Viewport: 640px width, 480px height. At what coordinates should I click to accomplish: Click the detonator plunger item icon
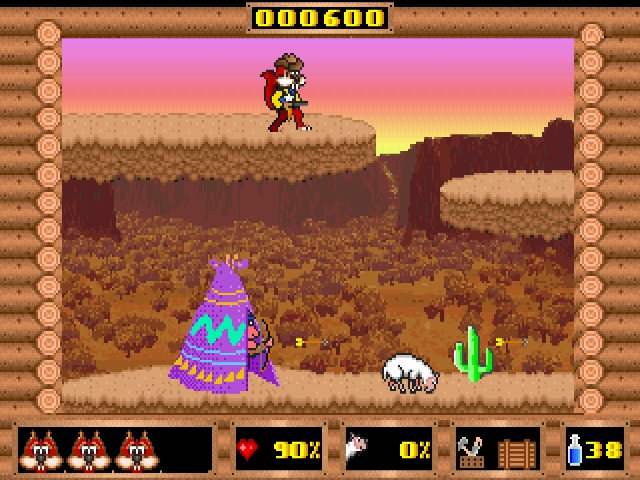[x=471, y=449]
